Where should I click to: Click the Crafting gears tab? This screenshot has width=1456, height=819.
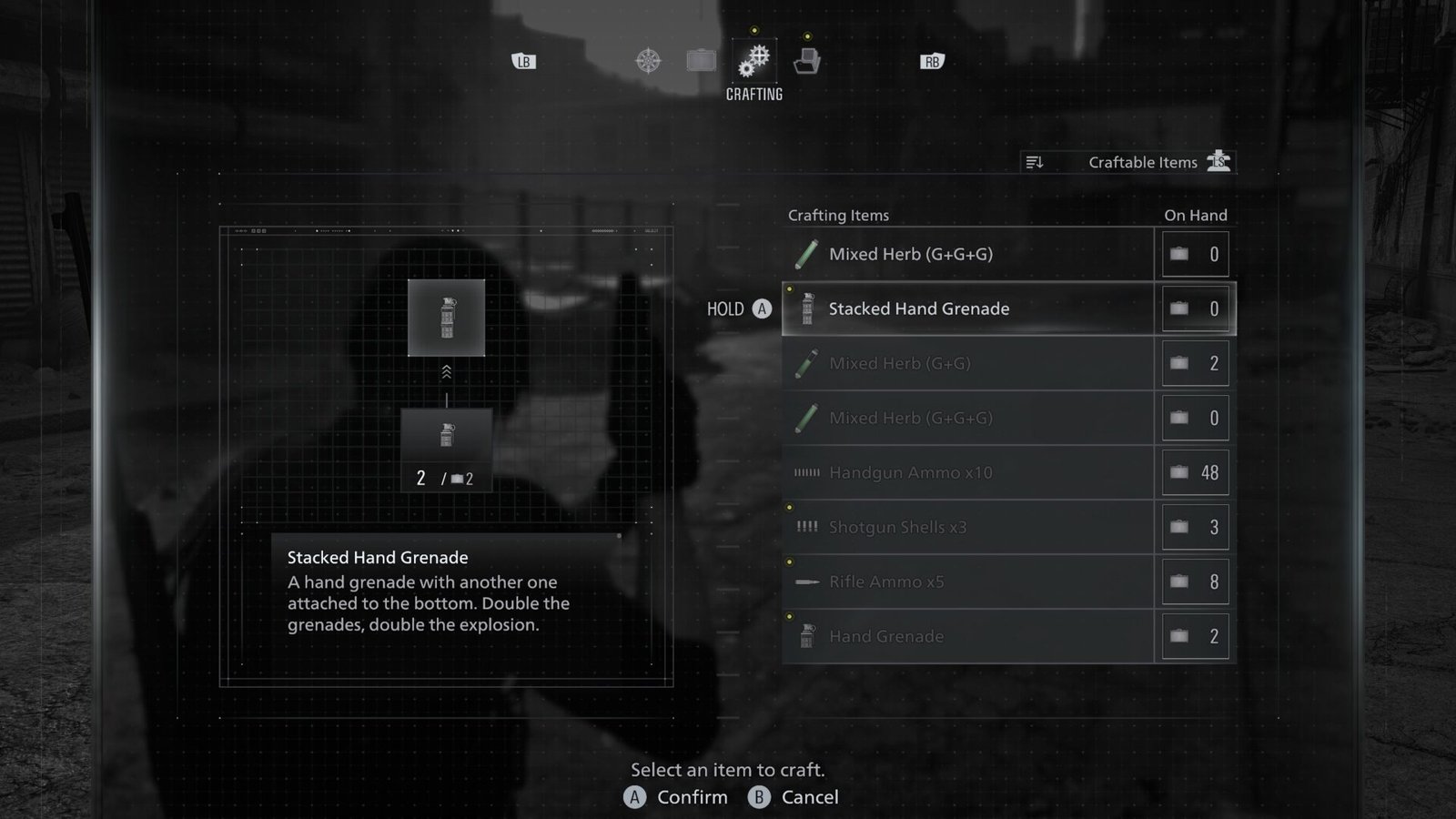[x=754, y=61]
